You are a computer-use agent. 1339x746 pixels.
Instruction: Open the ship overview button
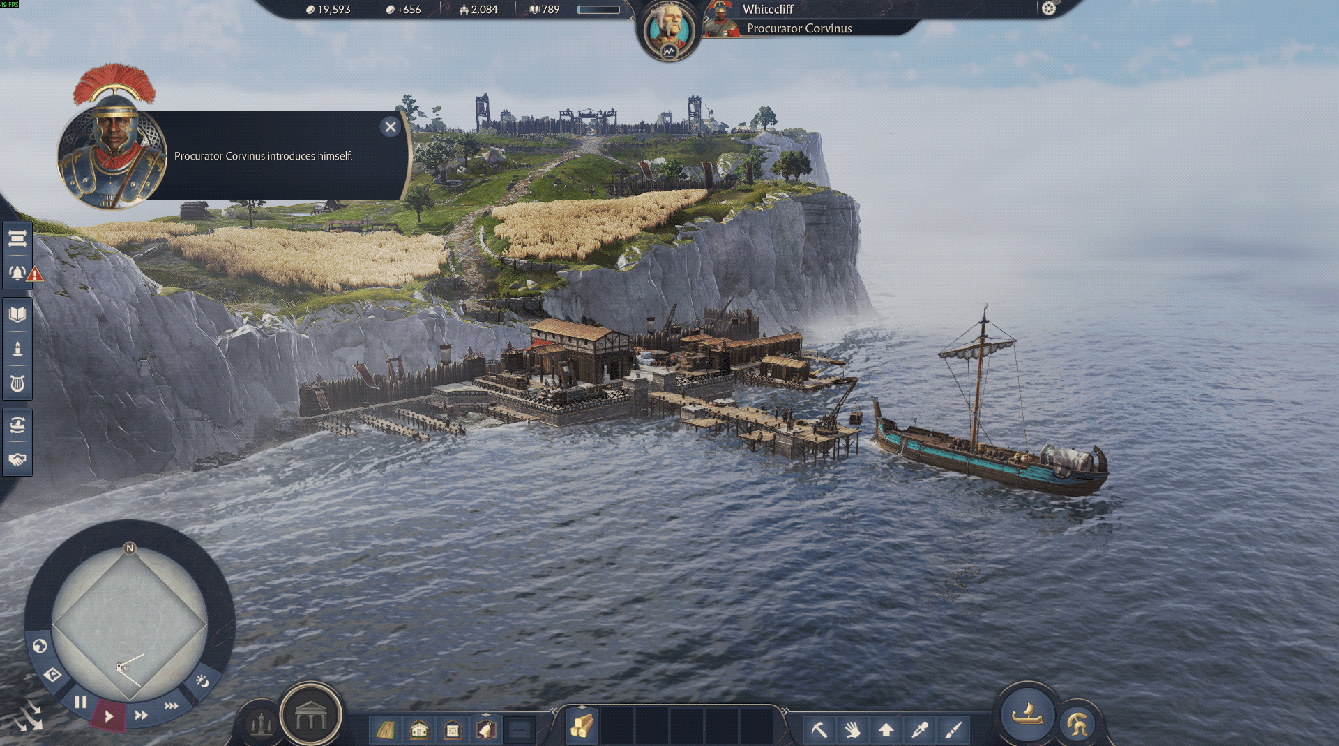pos(1029,714)
